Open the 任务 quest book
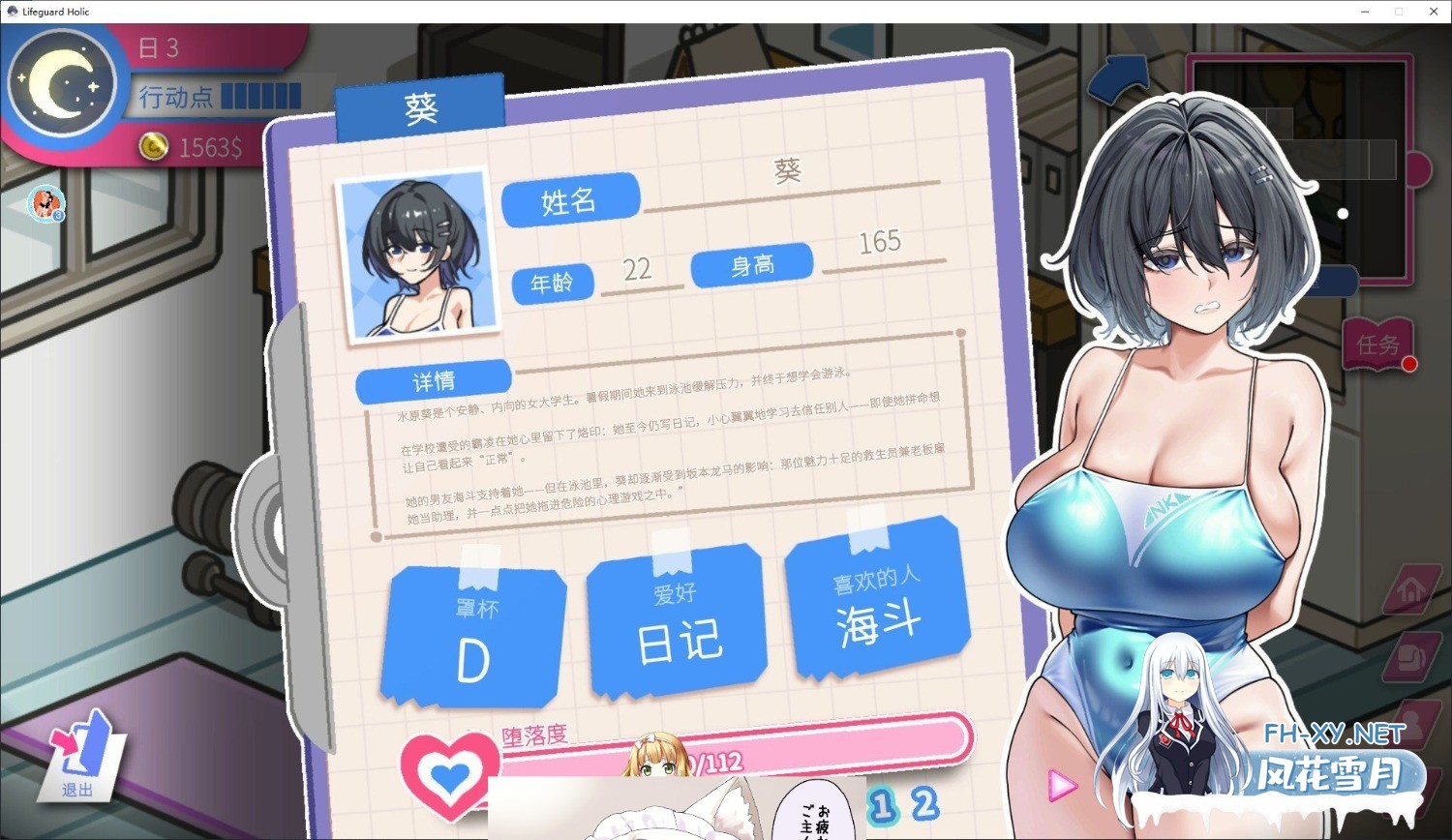Screen dimensions: 1452x840 [x=1378, y=344]
